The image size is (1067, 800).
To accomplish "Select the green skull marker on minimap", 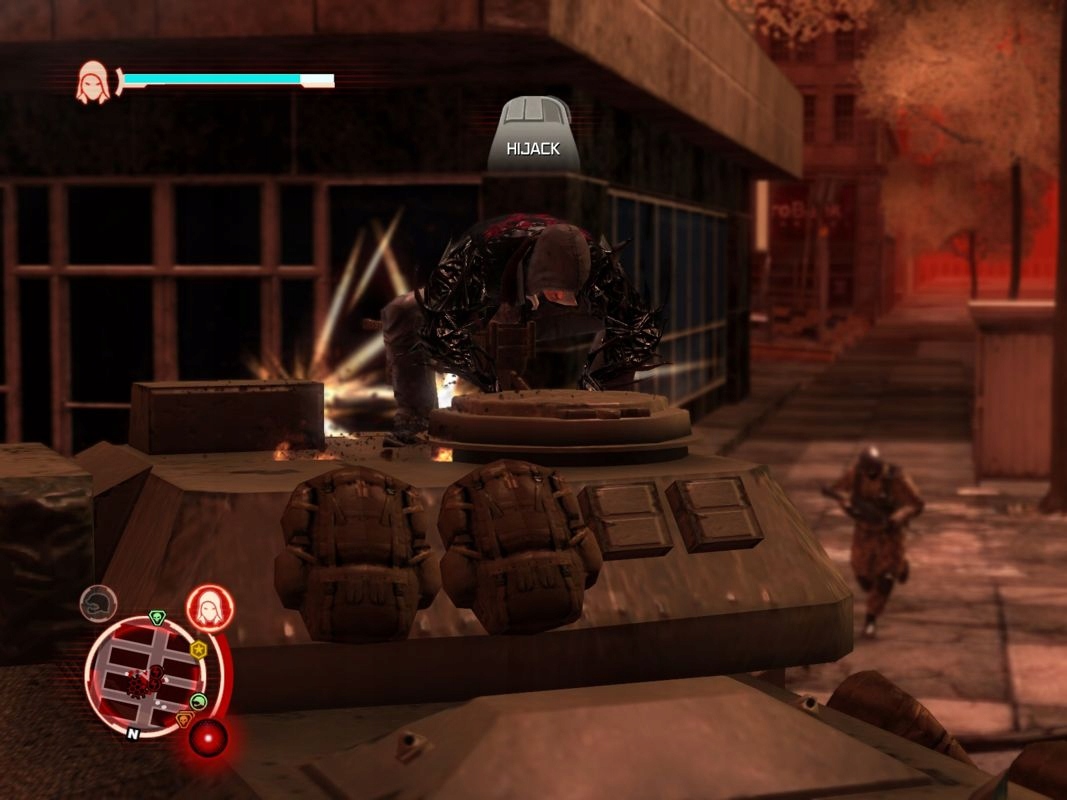I will tap(156, 617).
